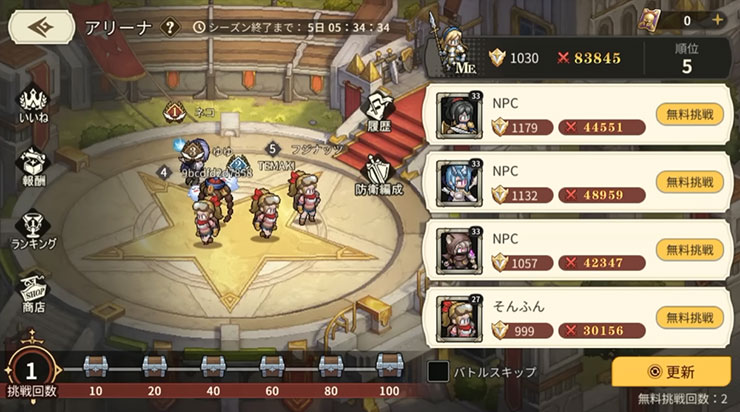
Task: Toggle the バトルスキップ checkbox
Action: click(x=439, y=371)
